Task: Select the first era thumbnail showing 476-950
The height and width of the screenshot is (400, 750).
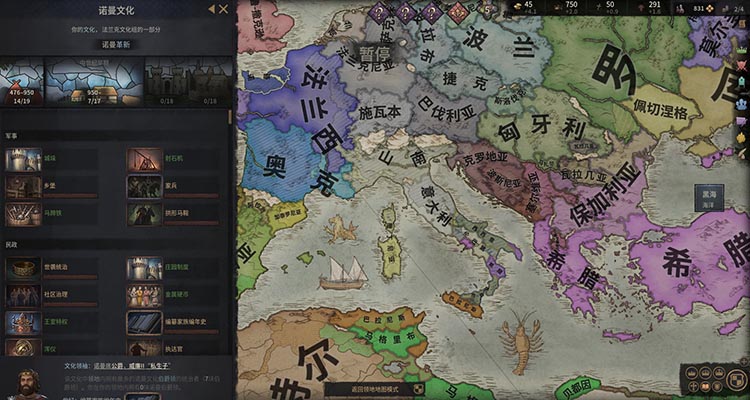Action: pos(22,83)
